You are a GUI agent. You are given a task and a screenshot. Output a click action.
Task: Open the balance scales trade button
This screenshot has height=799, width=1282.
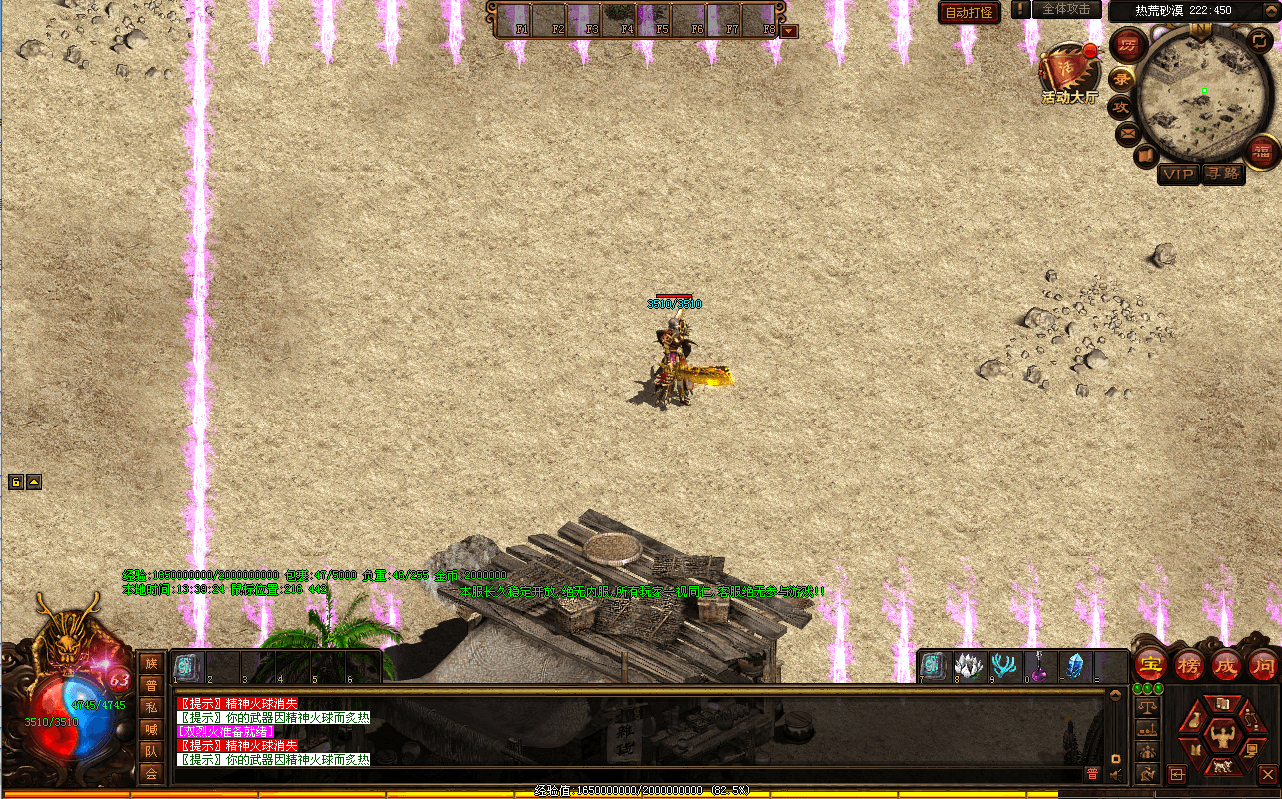pos(1148,706)
